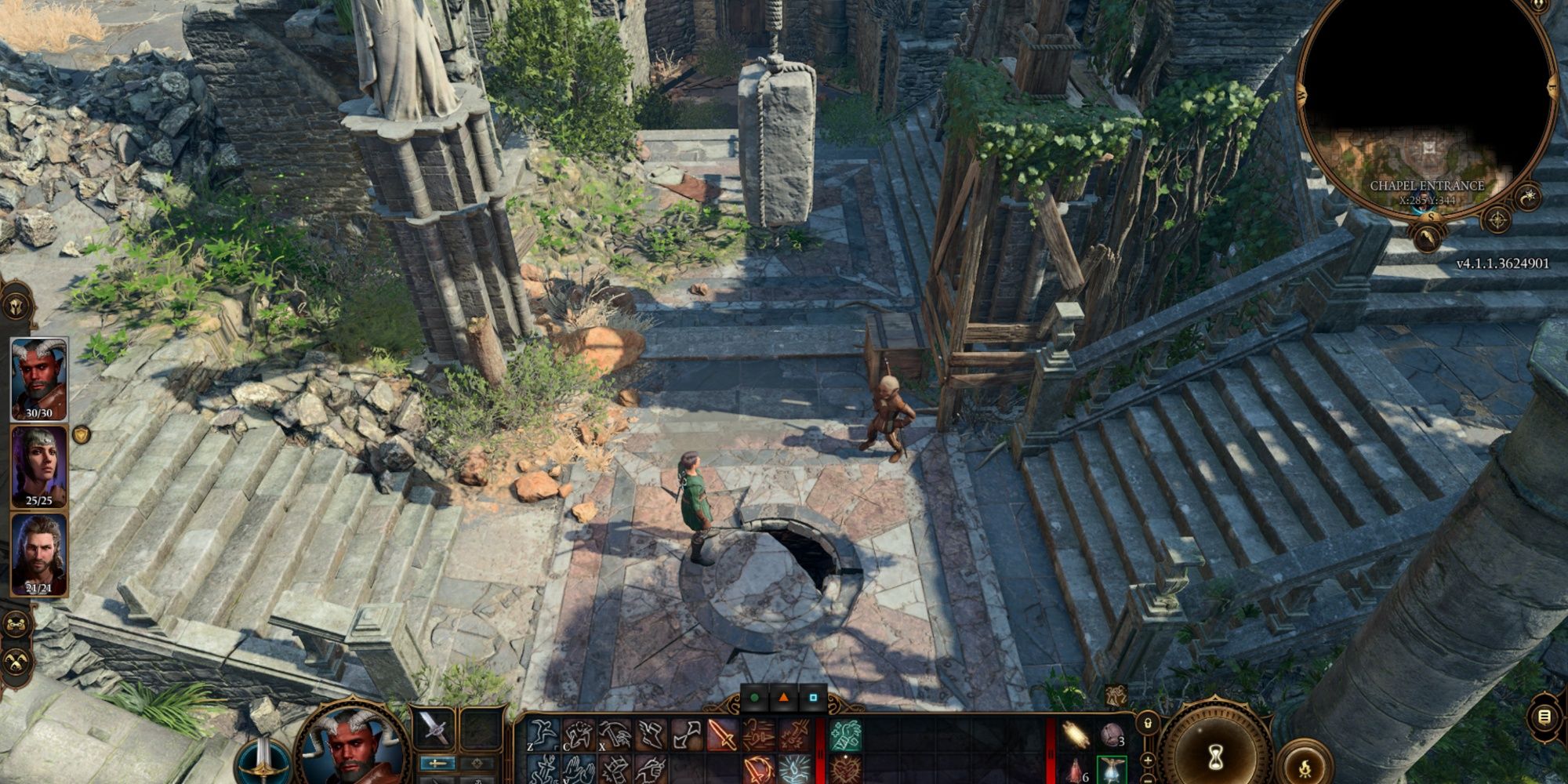
Task: Select the horned tiefling party portrait
Action: point(38,379)
